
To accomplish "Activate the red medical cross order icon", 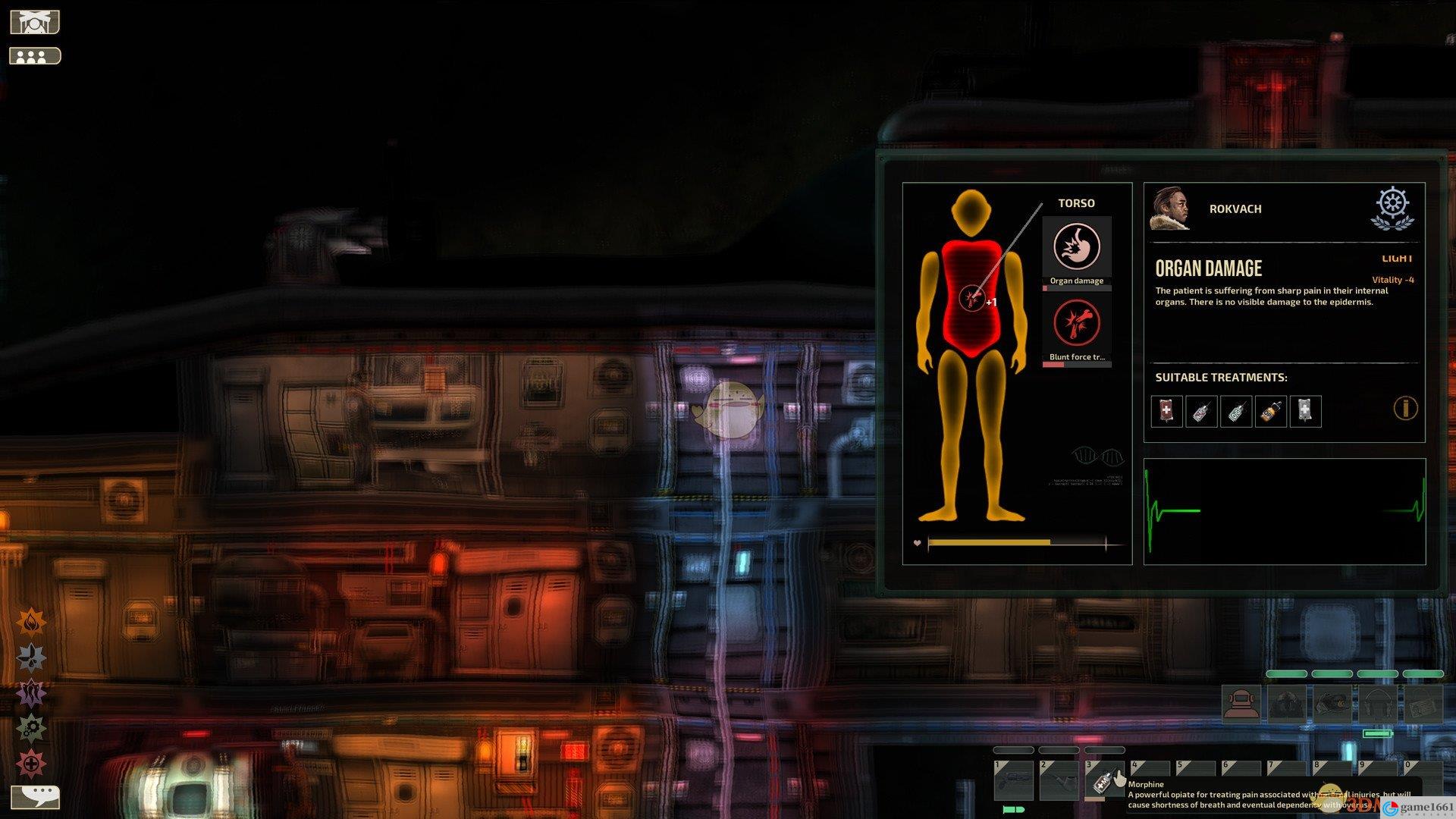I will [x=31, y=764].
